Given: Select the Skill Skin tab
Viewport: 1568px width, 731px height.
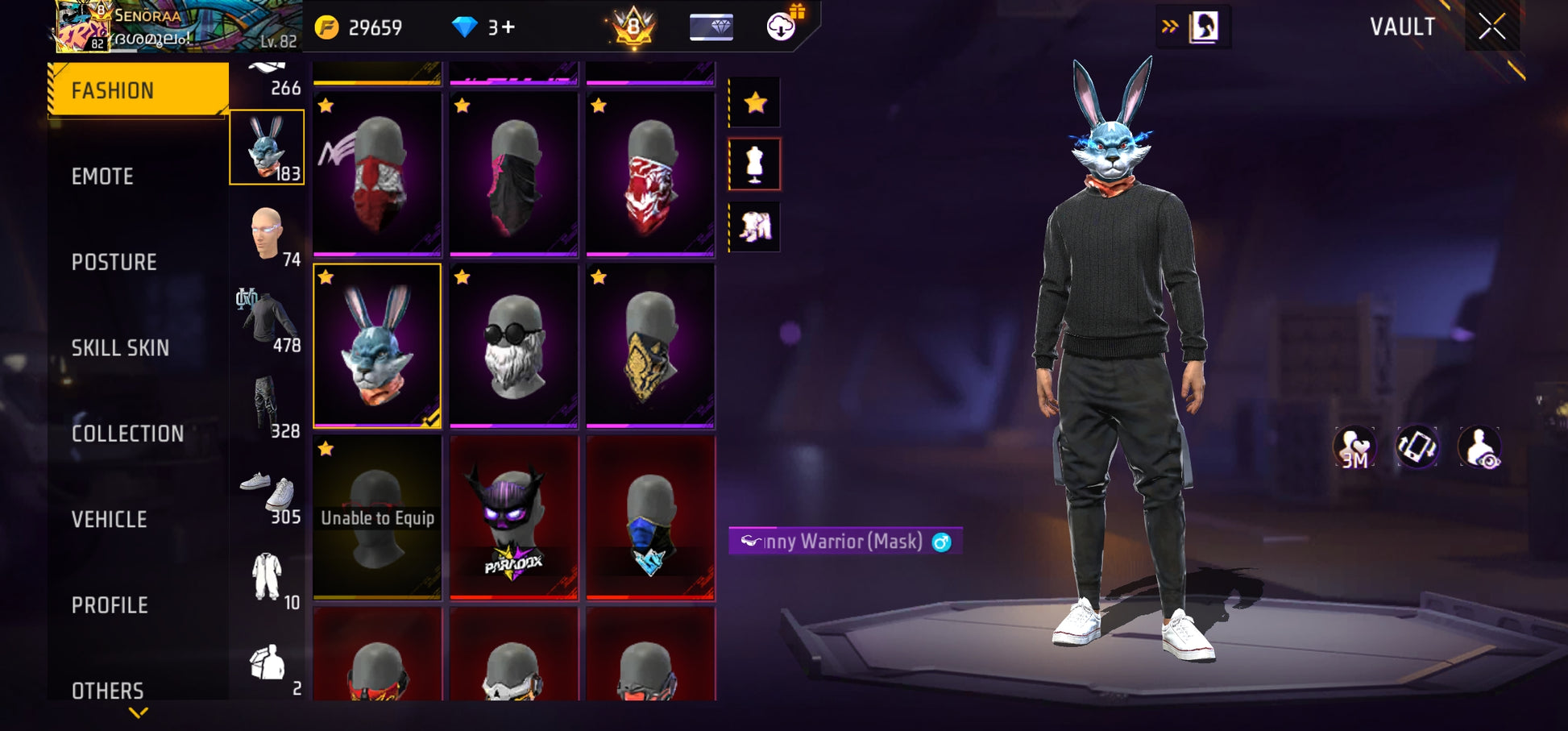Looking at the screenshot, I should [x=120, y=348].
